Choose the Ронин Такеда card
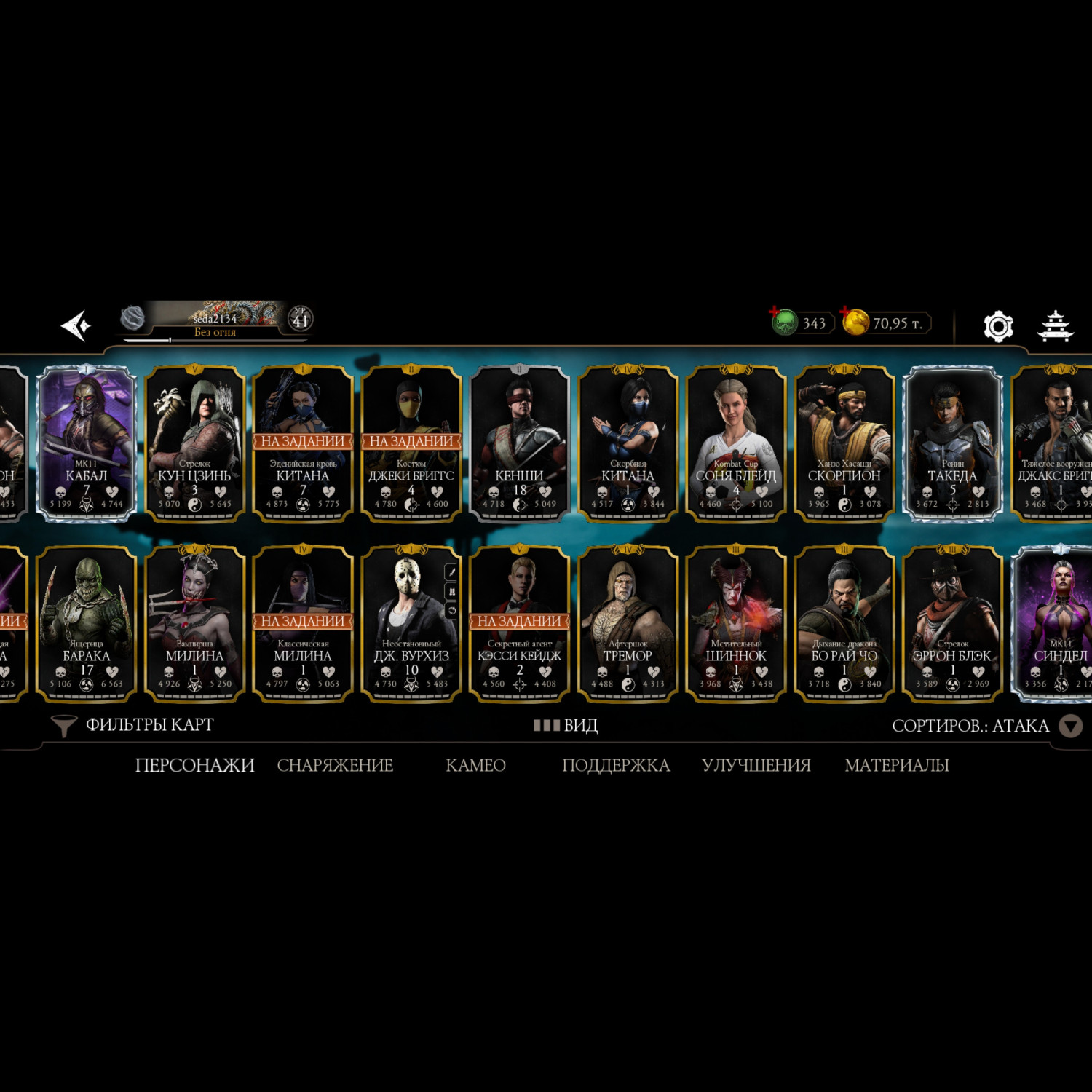1092x1092 pixels. click(x=952, y=443)
